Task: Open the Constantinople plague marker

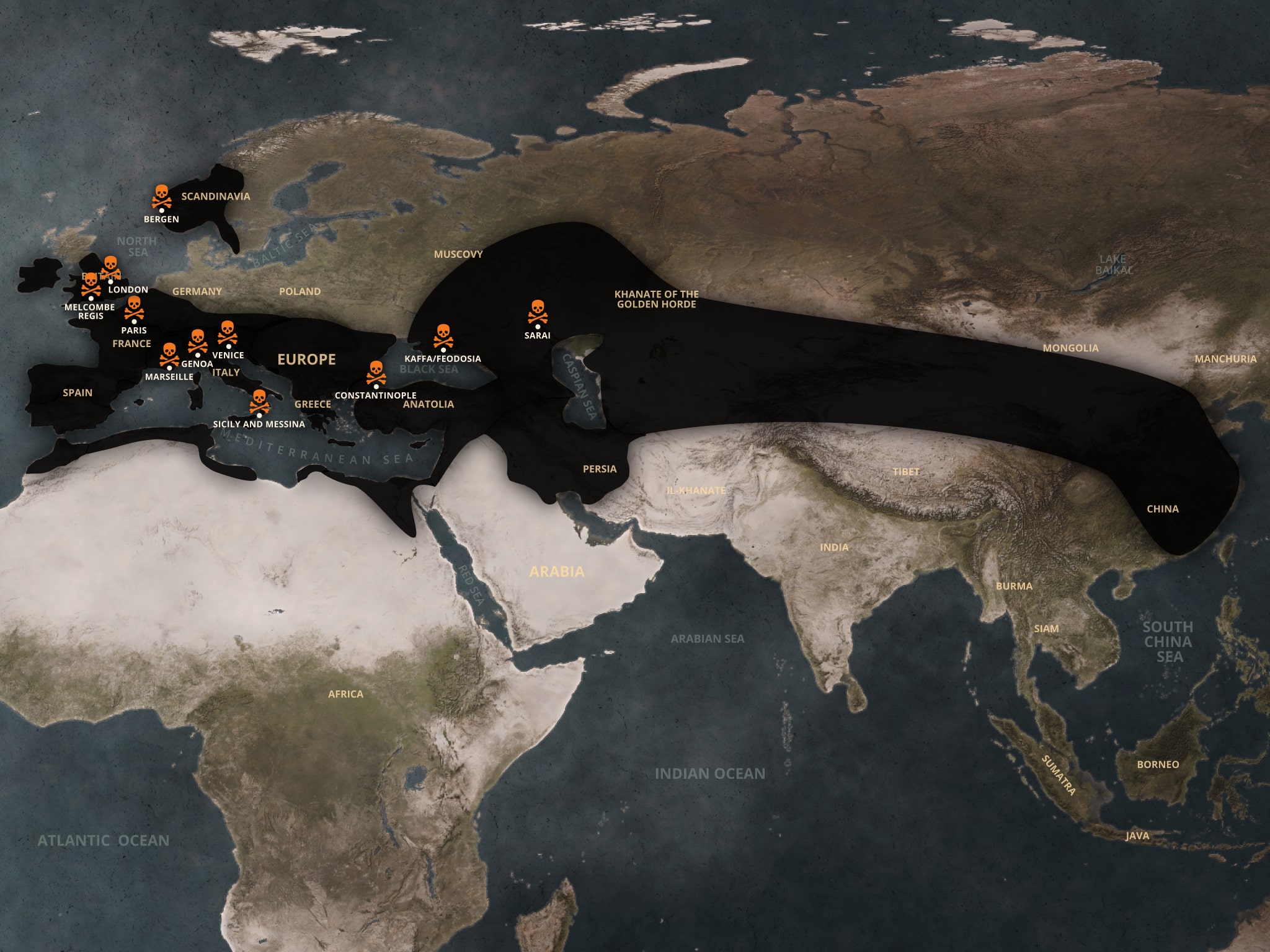Action: point(376,373)
